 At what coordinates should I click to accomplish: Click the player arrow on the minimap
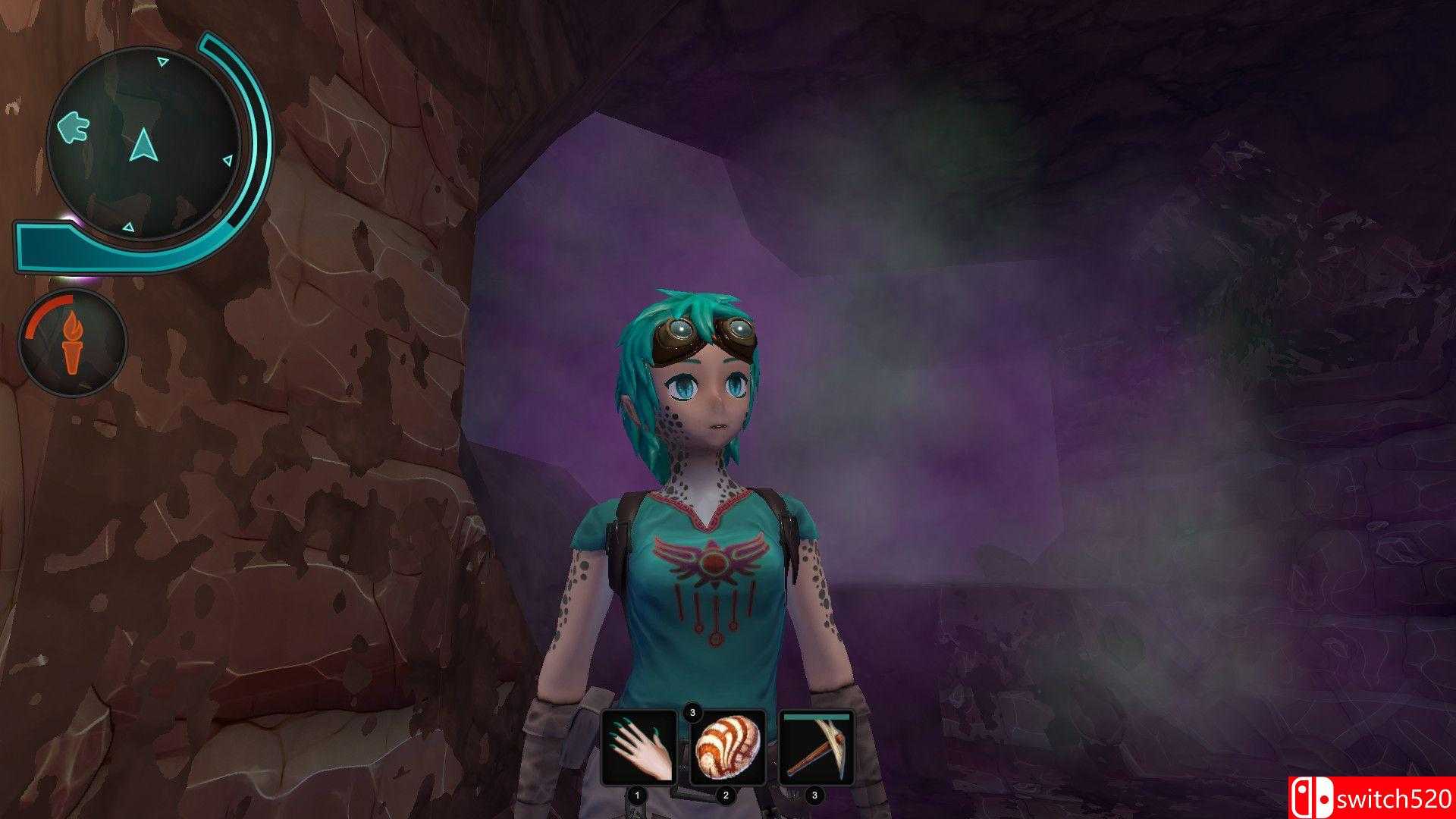tap(143, 143)
